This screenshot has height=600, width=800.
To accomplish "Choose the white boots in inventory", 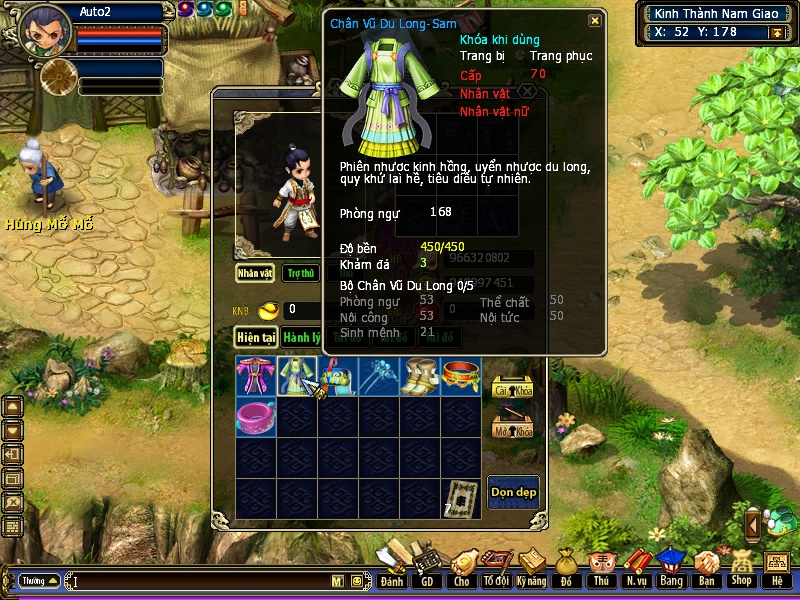I will (x=420, y=376).
